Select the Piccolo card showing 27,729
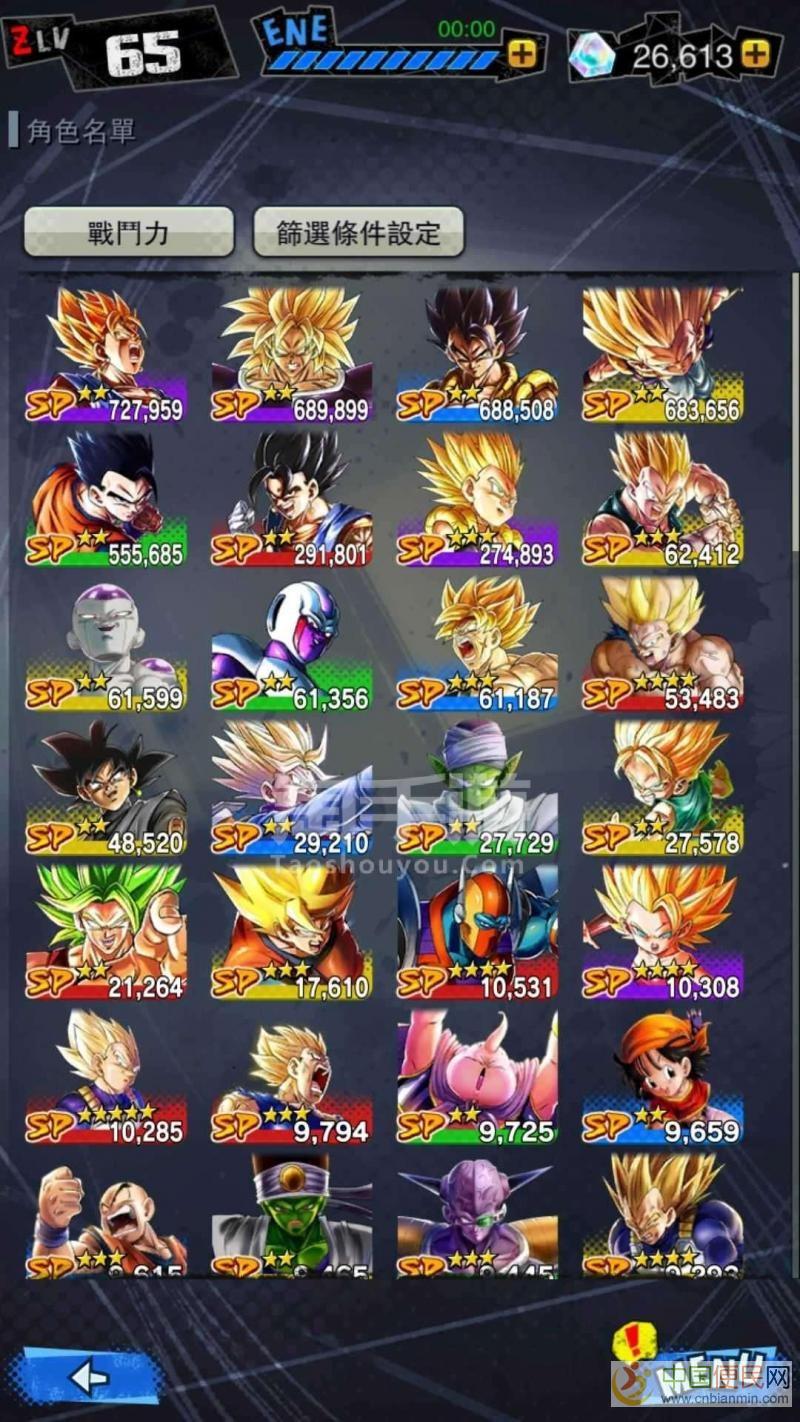The height and width of the screenshot is (1422, 800). click(477, 787)
